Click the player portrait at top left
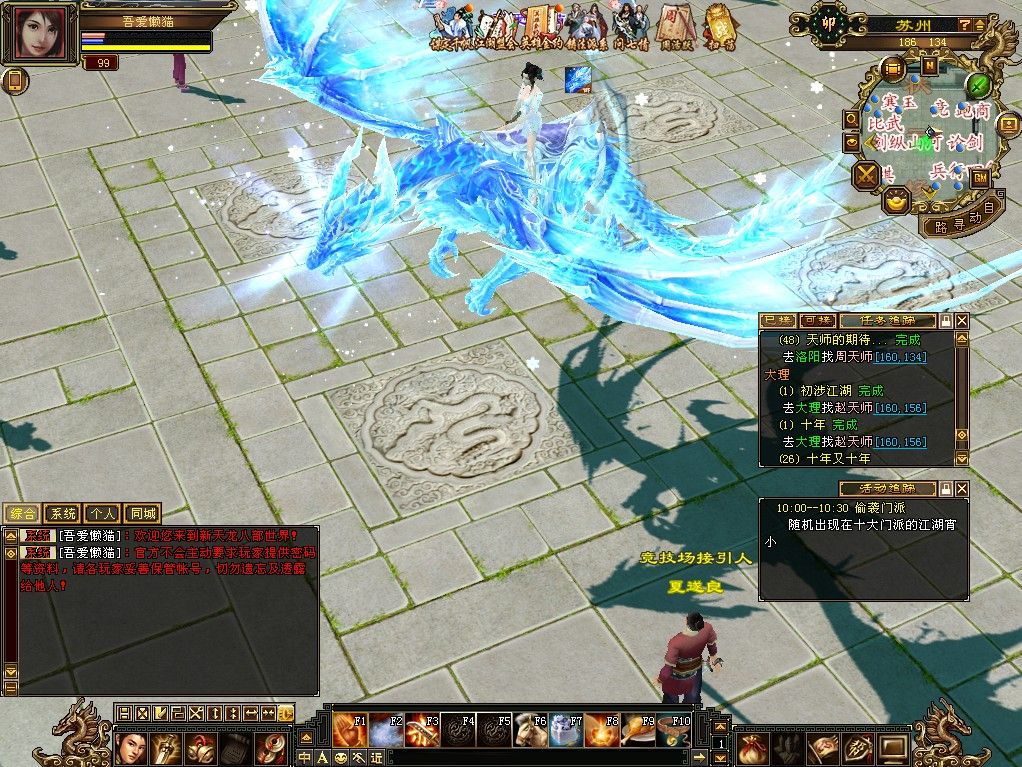1022x767 pixels. tap(44, 34)
